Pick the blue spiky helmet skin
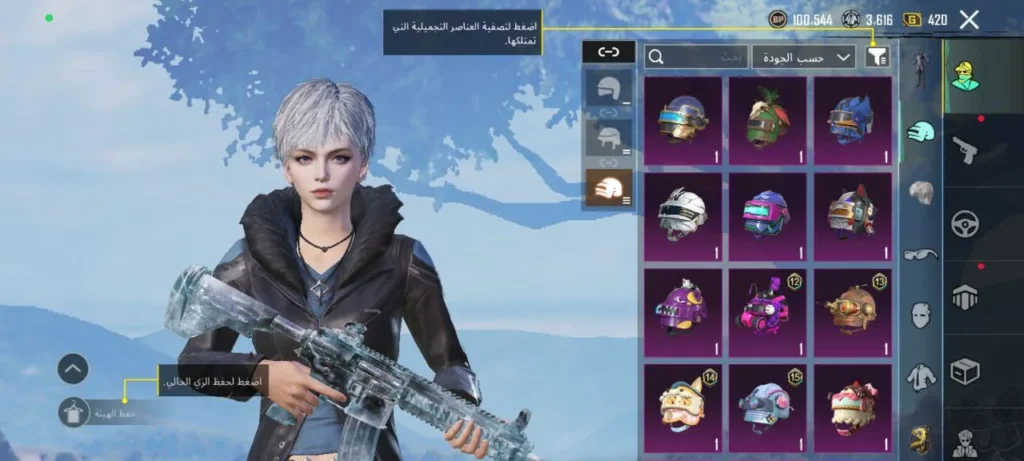 [852, 121]
